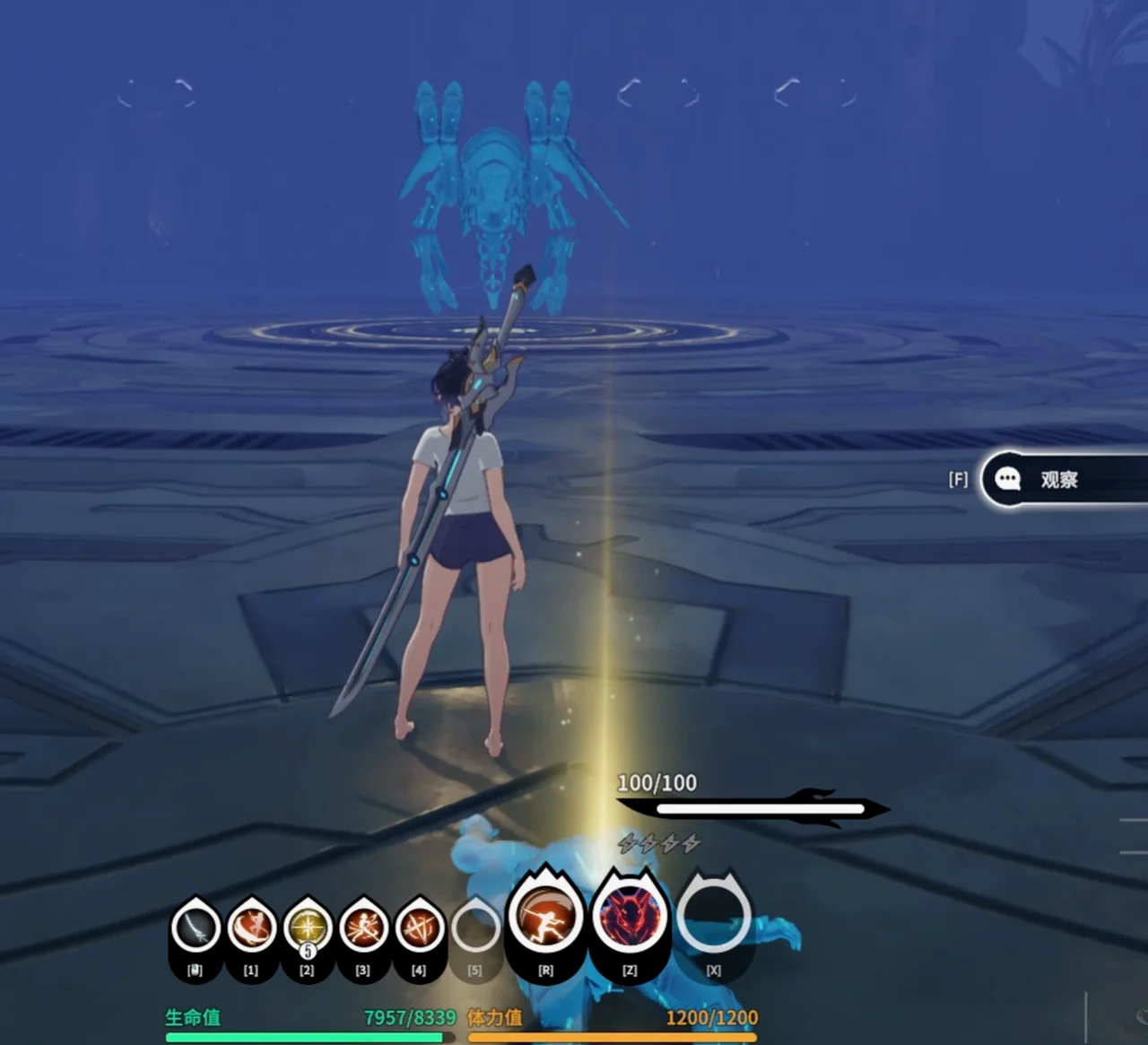
Task: Activate the red crossed-slashes skill
Action: (x=419, y=927)
